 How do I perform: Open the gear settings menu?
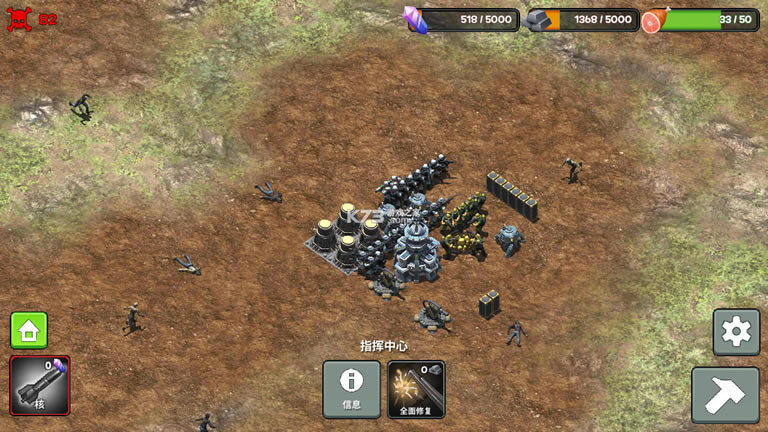[x=736, y=332]
